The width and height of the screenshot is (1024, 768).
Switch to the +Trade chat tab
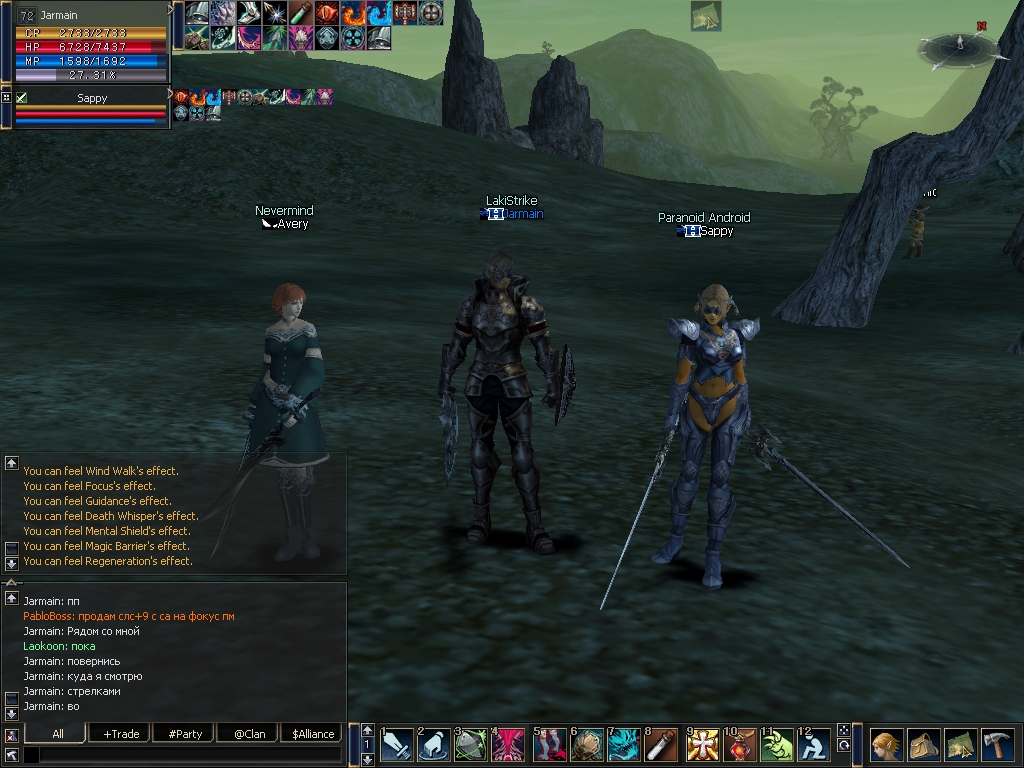pyautogui.click(x=121, y=734)
